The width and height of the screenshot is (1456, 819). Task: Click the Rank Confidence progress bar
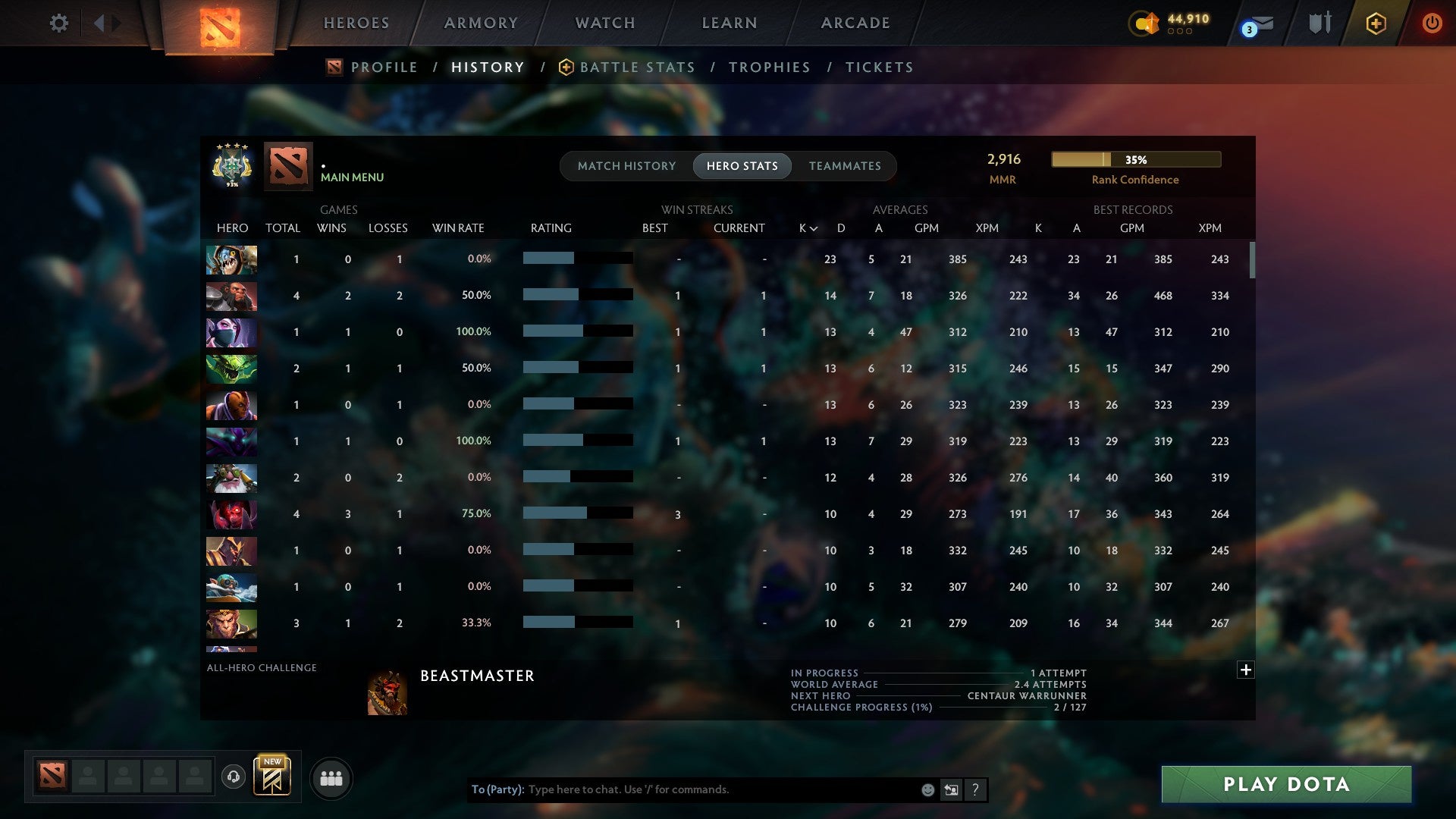coord(1135,160)
